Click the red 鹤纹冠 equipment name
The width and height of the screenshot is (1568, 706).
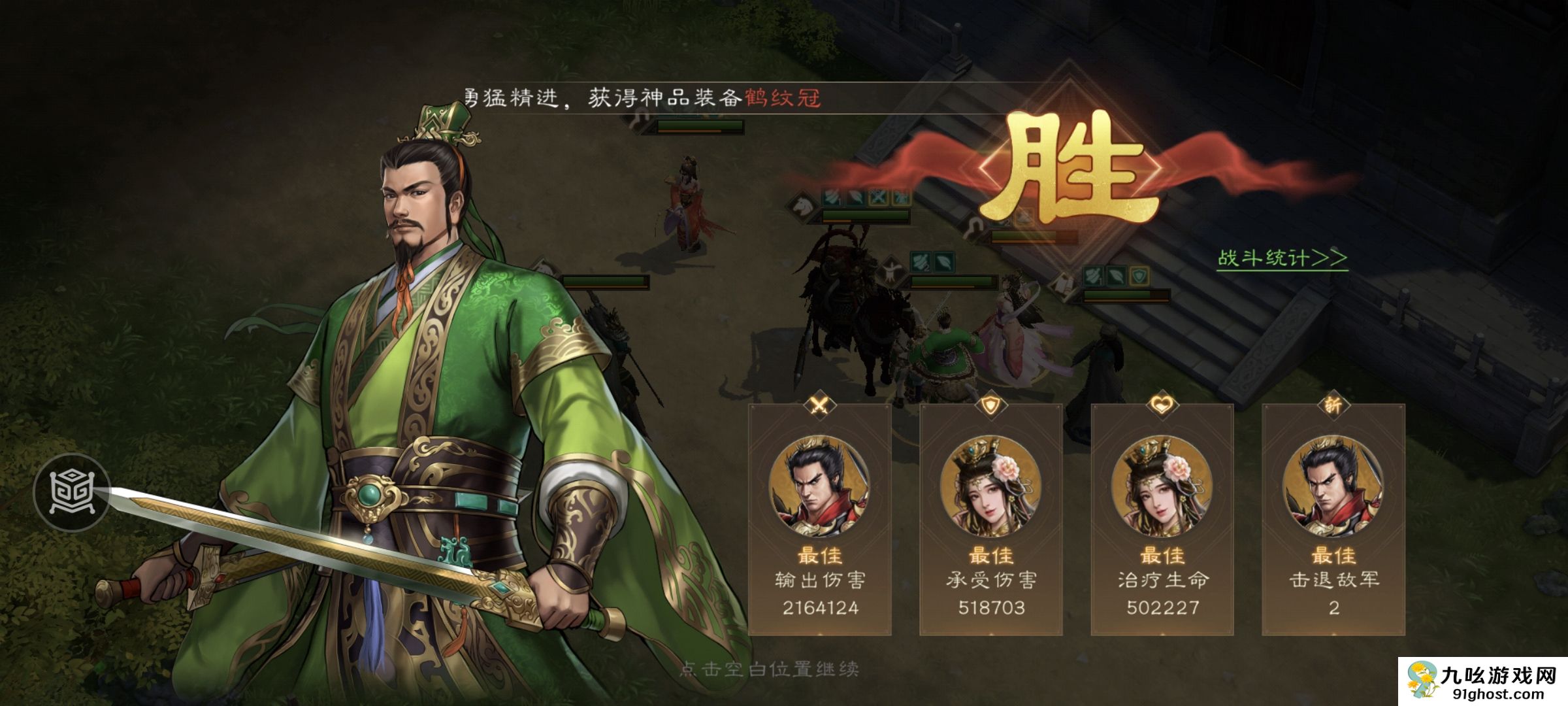(784, 97)
